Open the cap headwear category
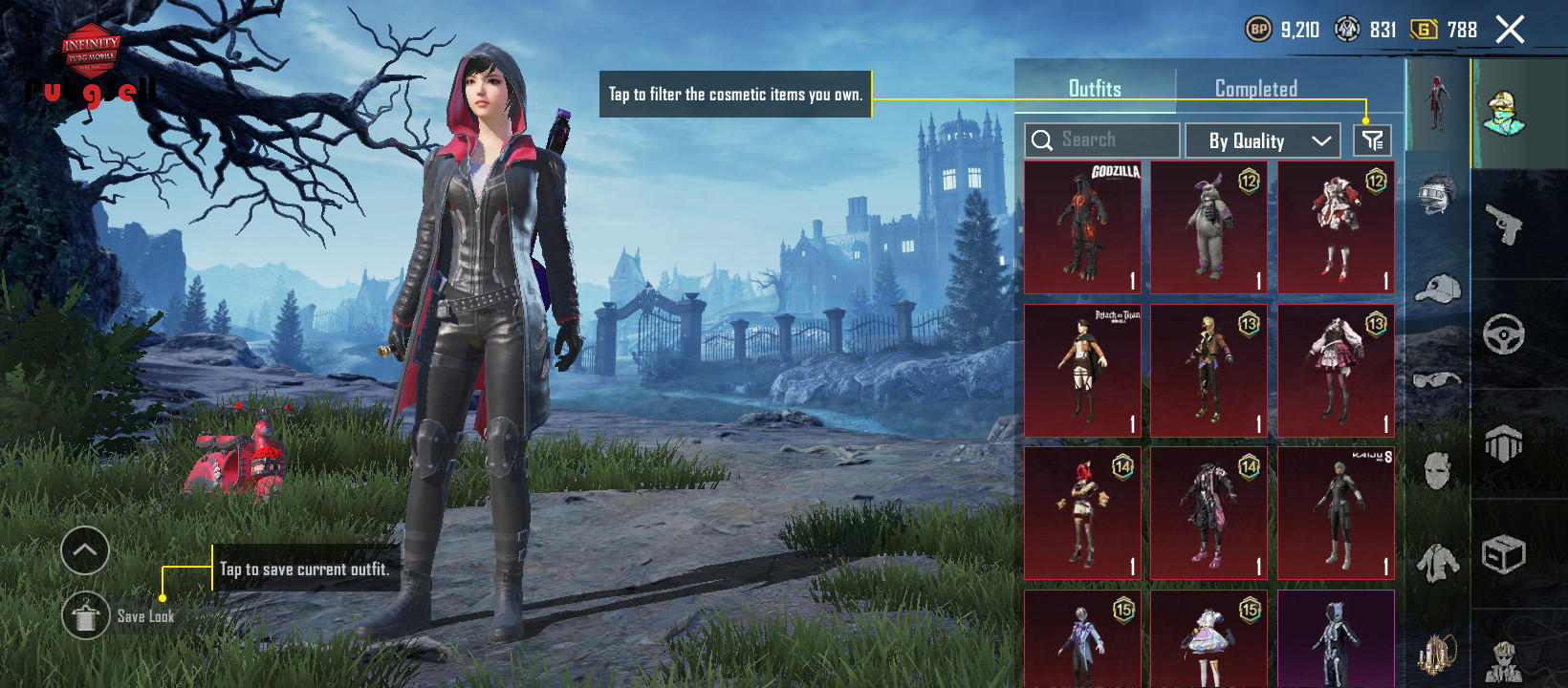The height and width of the screenshot is (688, 1568). click(x=1437, y=289)
